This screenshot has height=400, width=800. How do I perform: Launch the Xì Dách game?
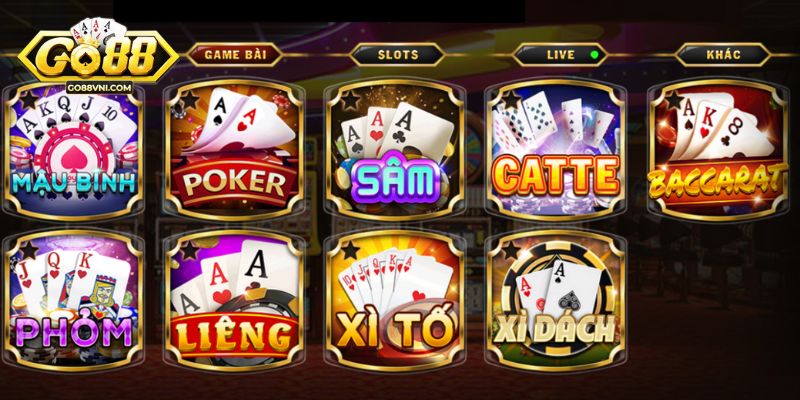[554, 300]
